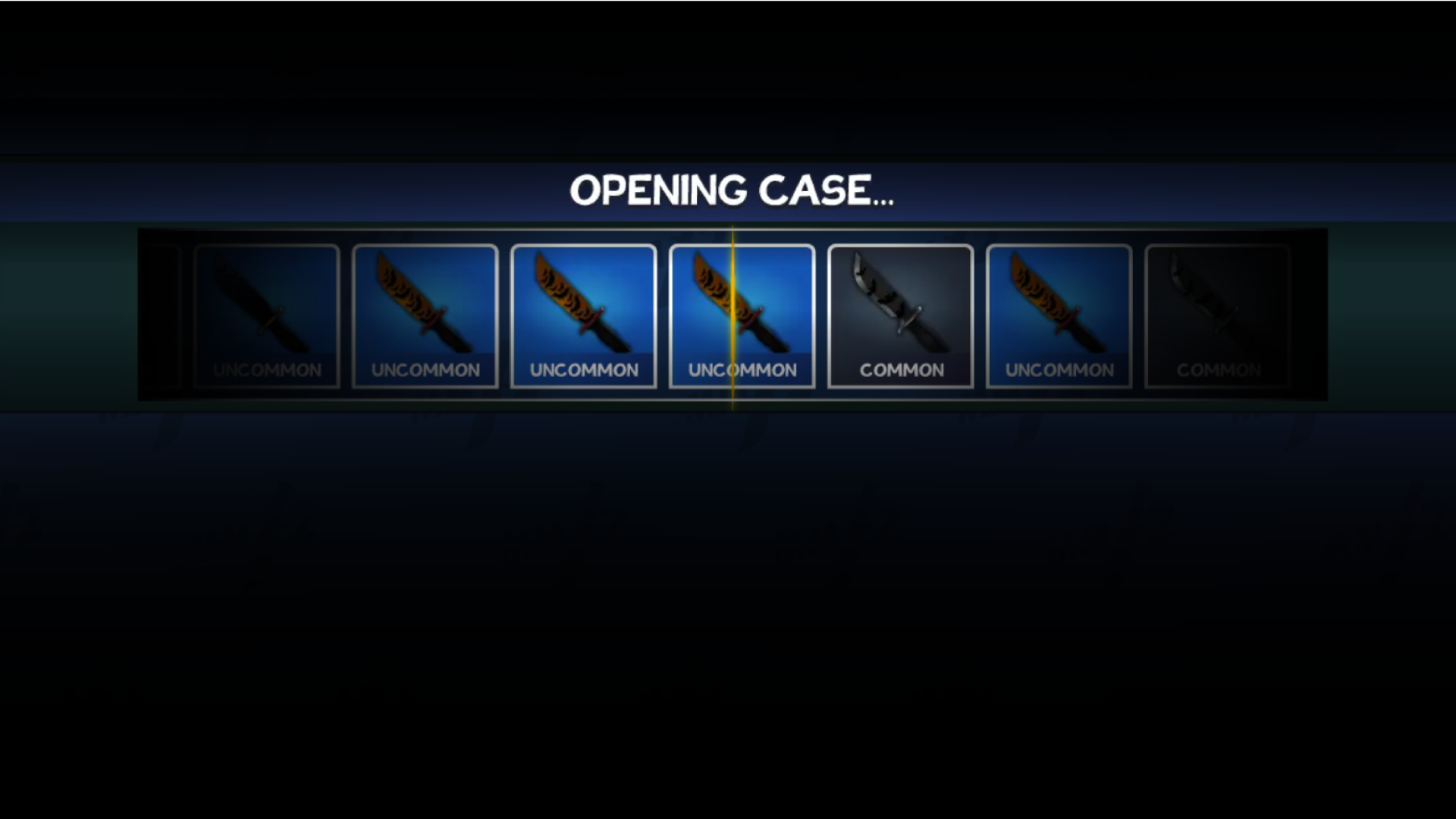
Task: Click the leftmost UNCOMMON rarity label
Action: (266, 370)
